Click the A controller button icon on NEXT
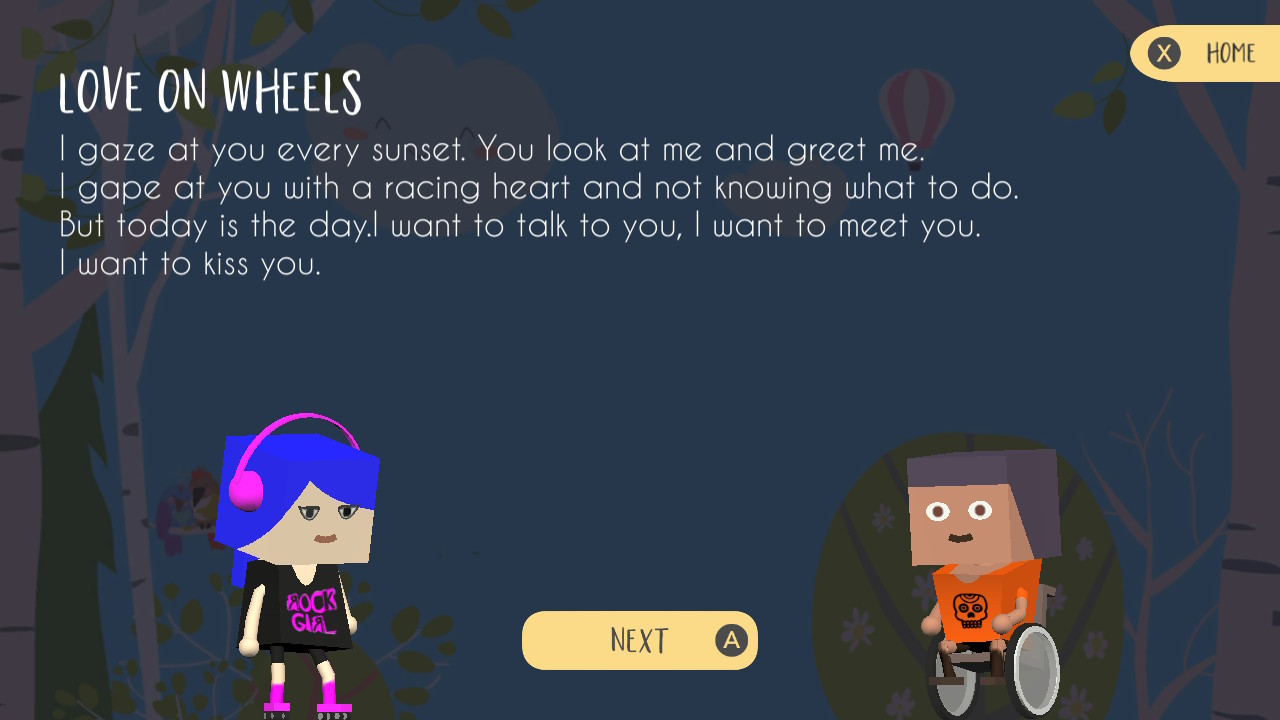Screen dimensions: 1280x720 click(x=733, y=640)
